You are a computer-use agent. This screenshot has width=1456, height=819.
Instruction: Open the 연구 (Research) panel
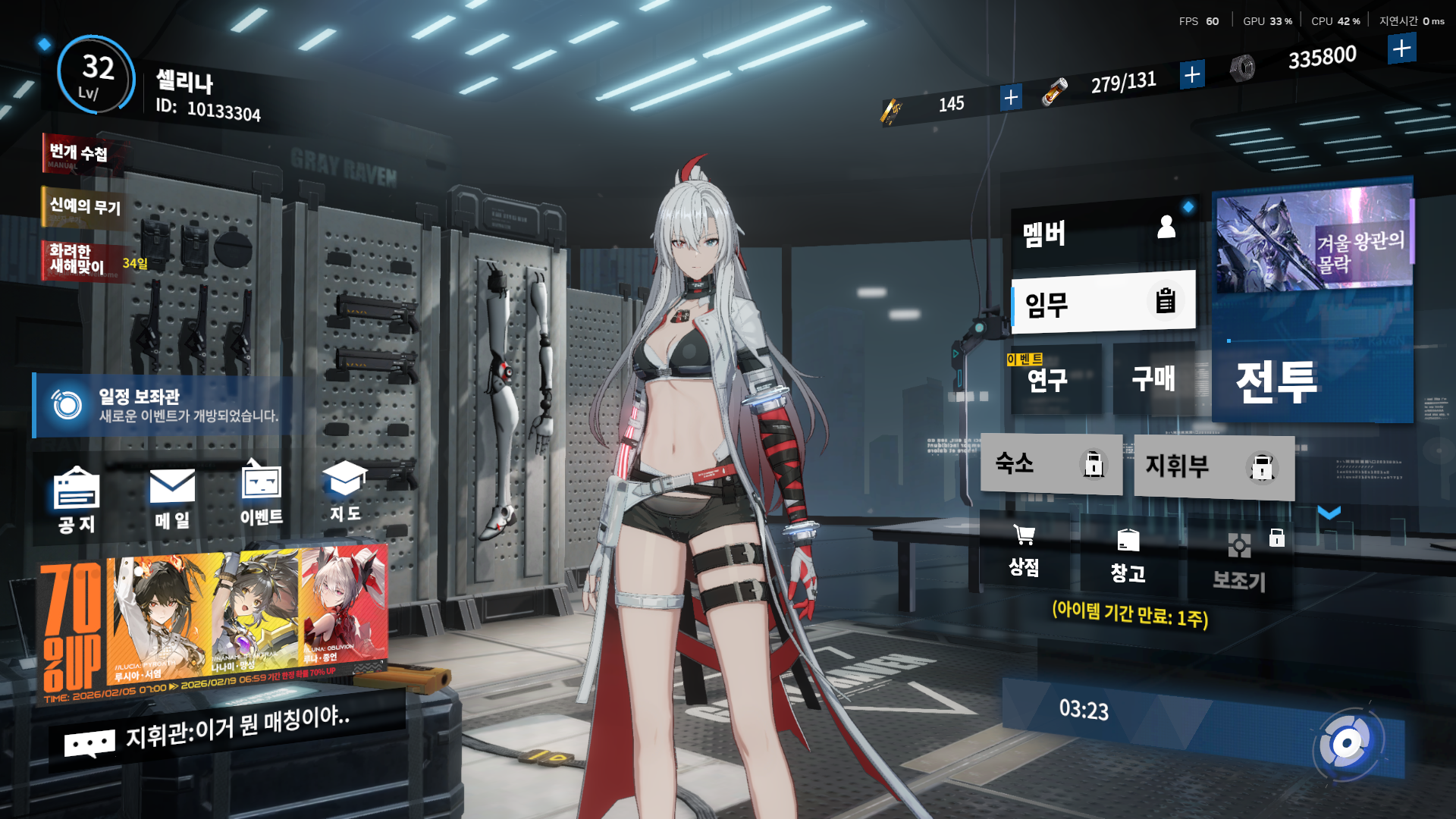click(x=1054, y=379)
